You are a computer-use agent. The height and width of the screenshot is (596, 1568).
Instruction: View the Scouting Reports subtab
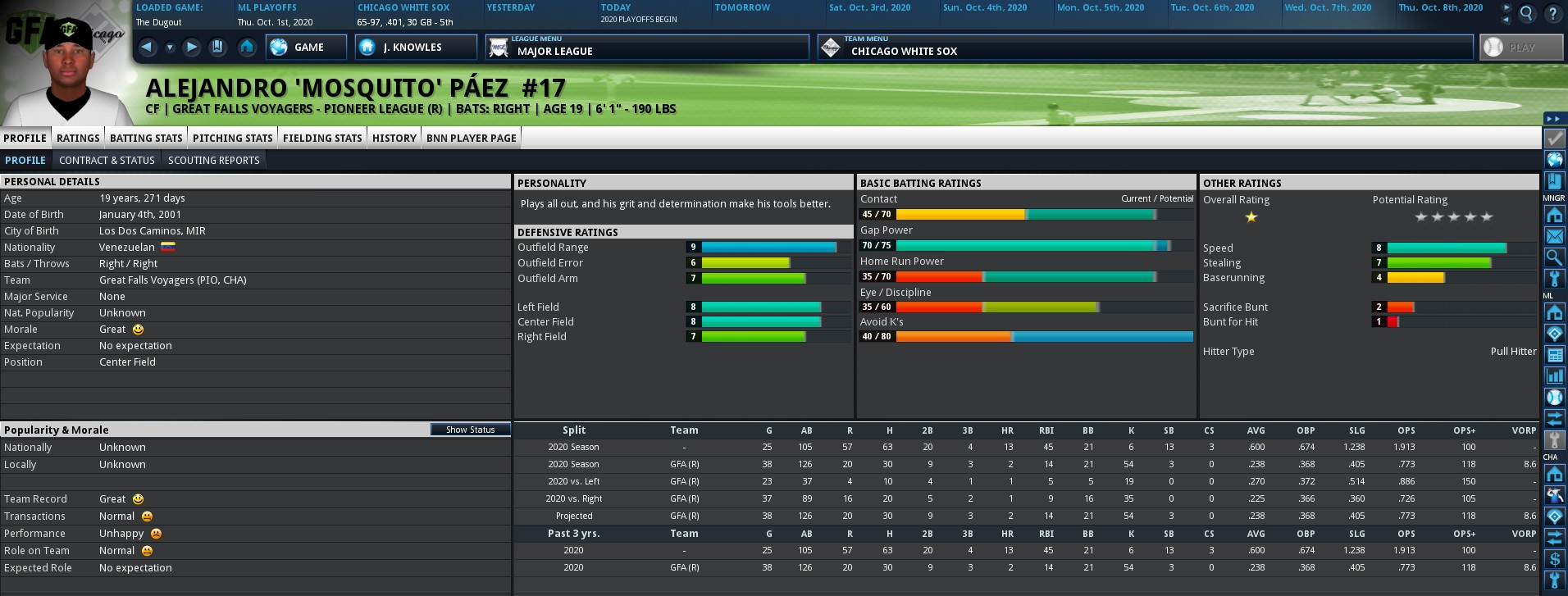tap(213, 160)
